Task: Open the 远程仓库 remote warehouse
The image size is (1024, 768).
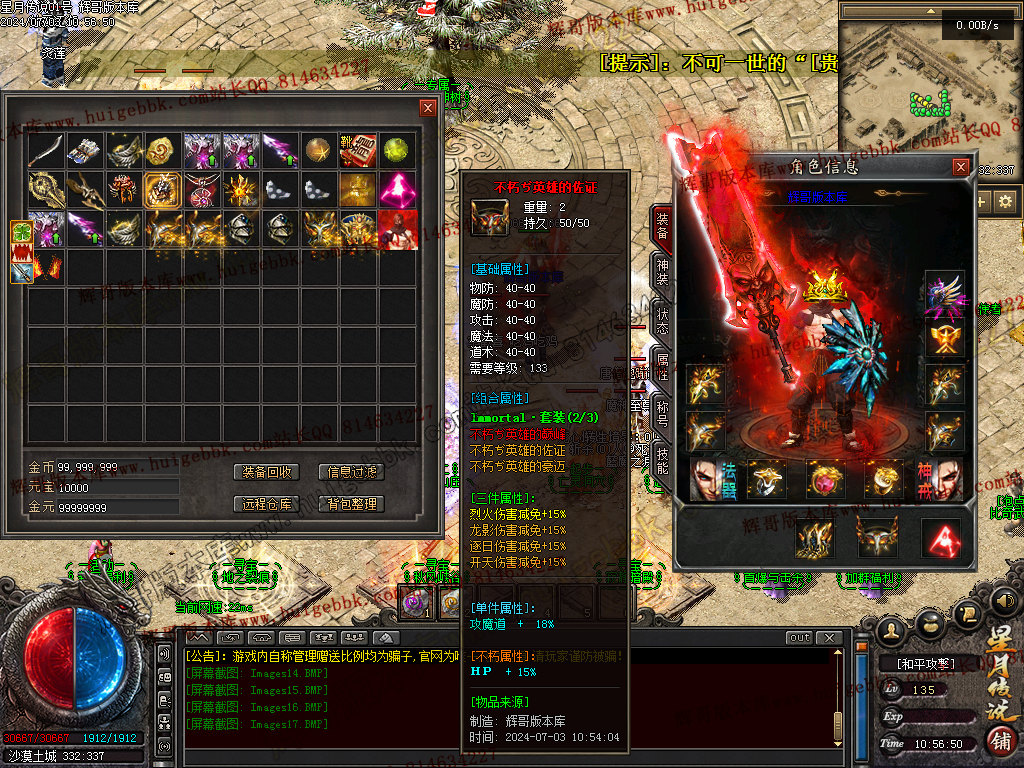Action: pos(268,504)
